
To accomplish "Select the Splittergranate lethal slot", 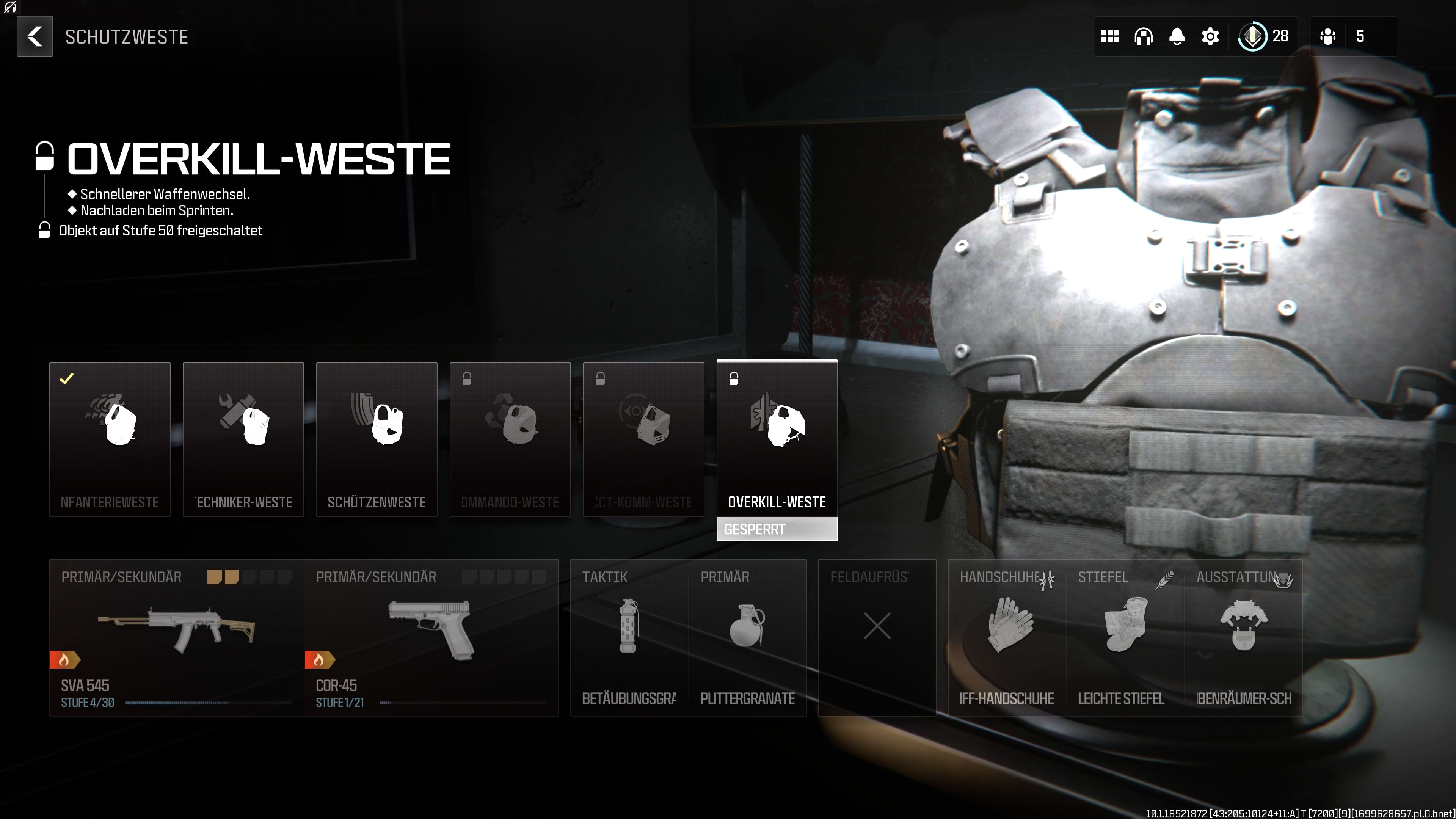I will pyautogui.click(x=747, y=637).
